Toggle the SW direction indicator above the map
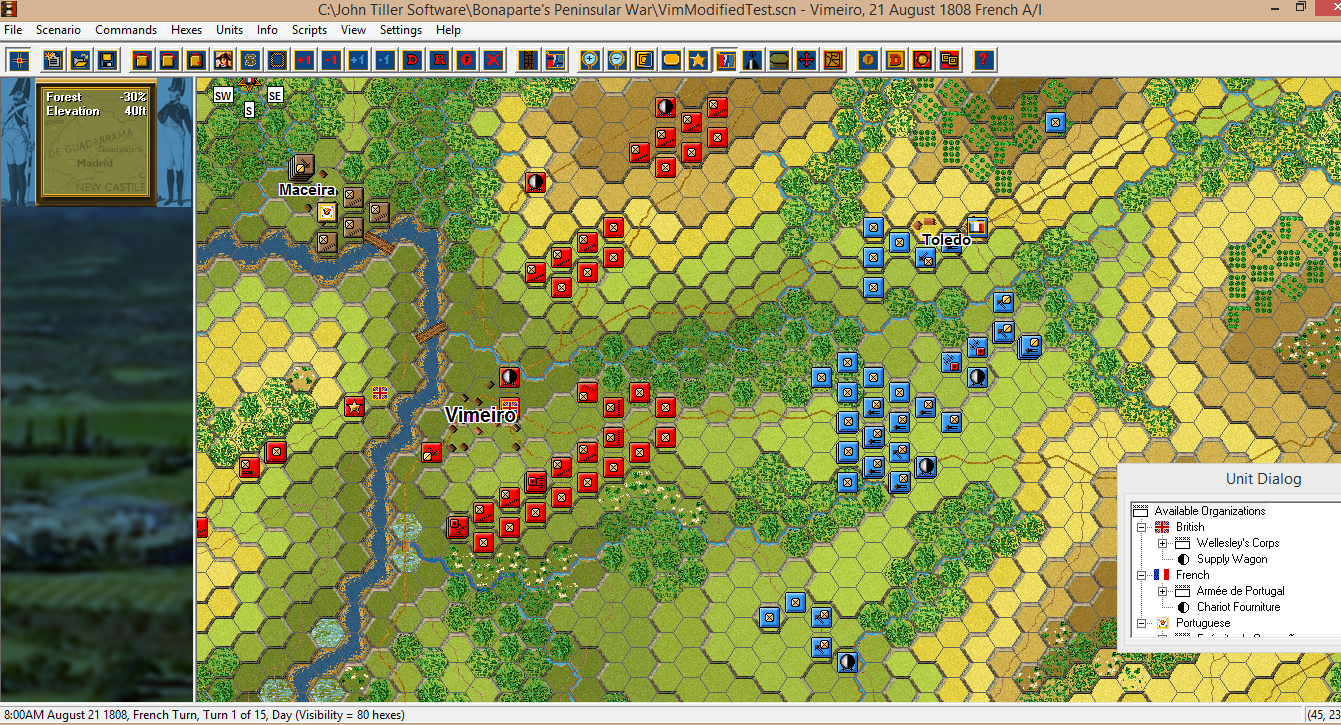Viewport: 1341px width, 725px height. click(222, 95)
